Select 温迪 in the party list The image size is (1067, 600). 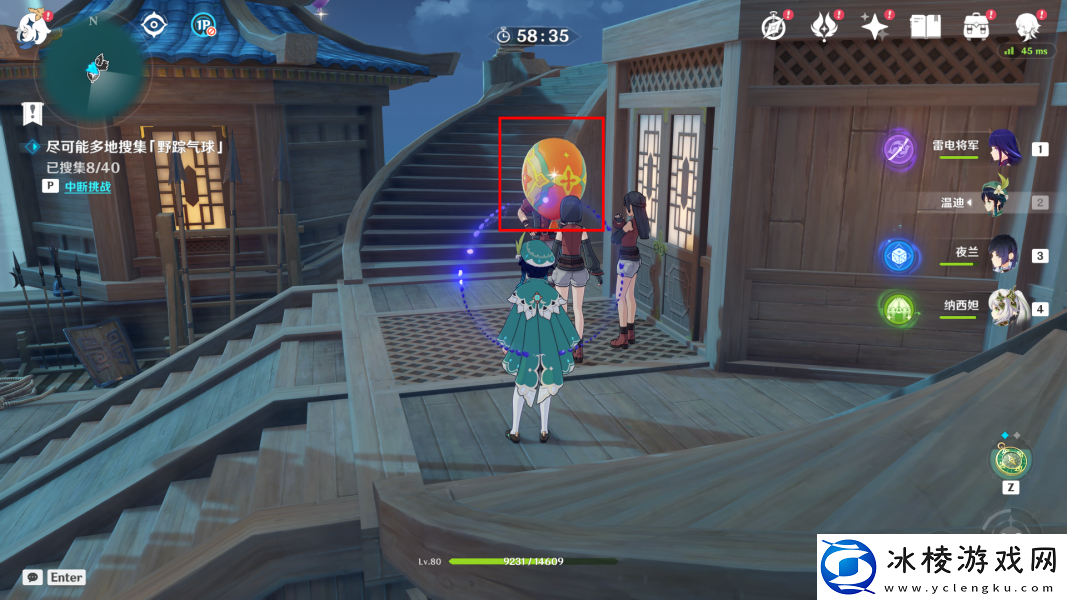(1002, 201)
